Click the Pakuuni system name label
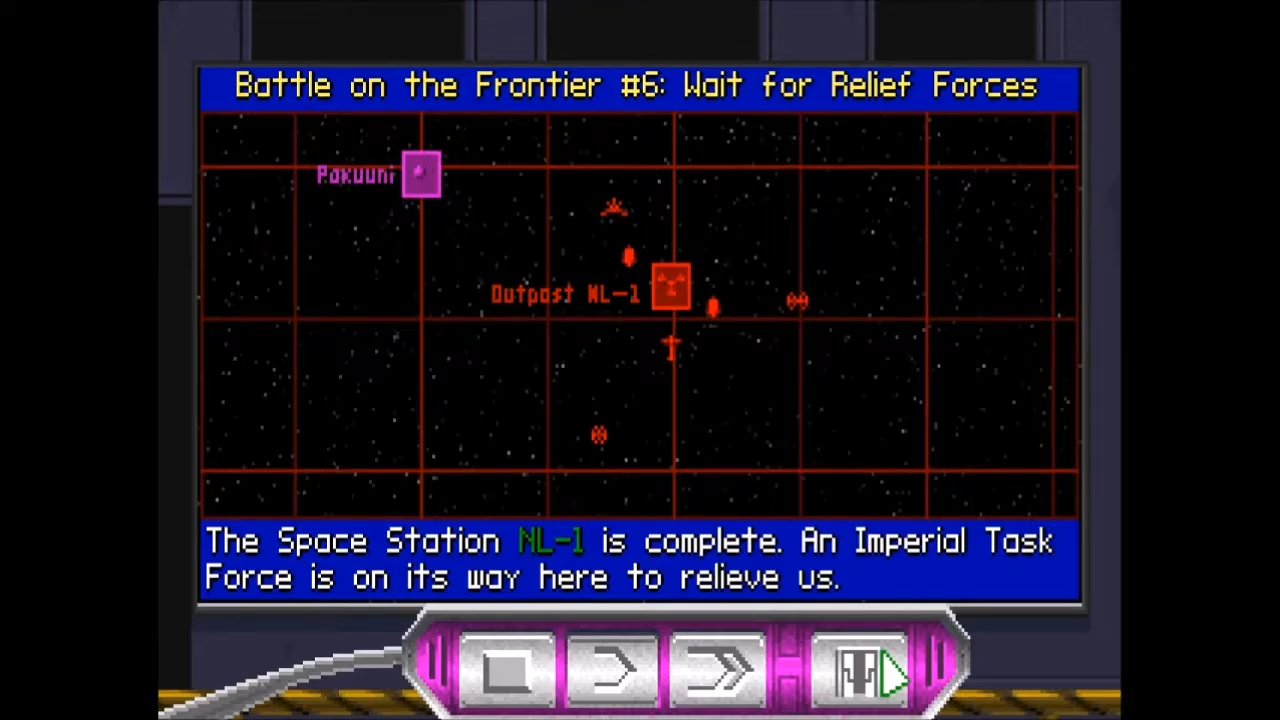This screenshot has height=720, width=1280. (356, 175)
